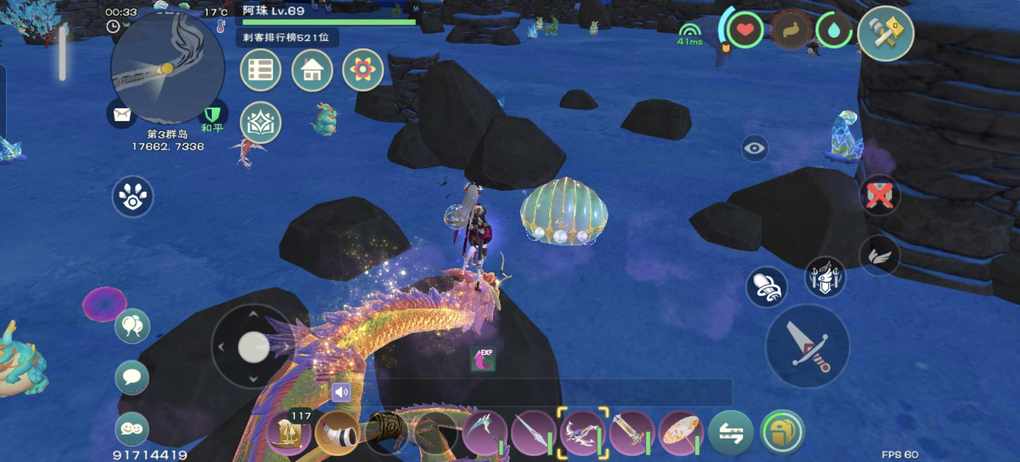The height and width of the screenshot is (462, 1020).
Task: Open the list menu button
Action: (x=261, y=70)
